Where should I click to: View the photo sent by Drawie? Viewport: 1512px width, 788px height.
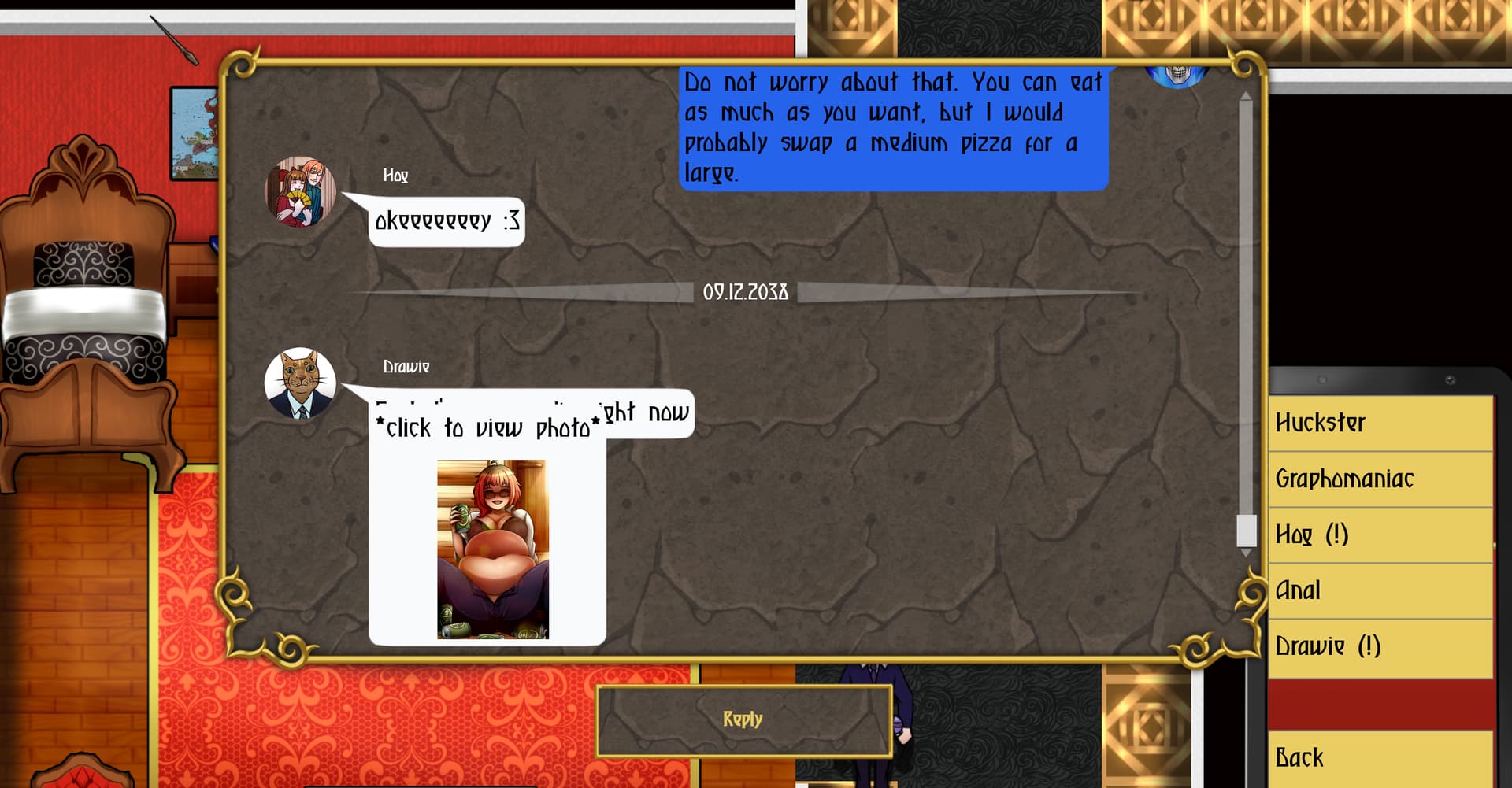point(493,549)
